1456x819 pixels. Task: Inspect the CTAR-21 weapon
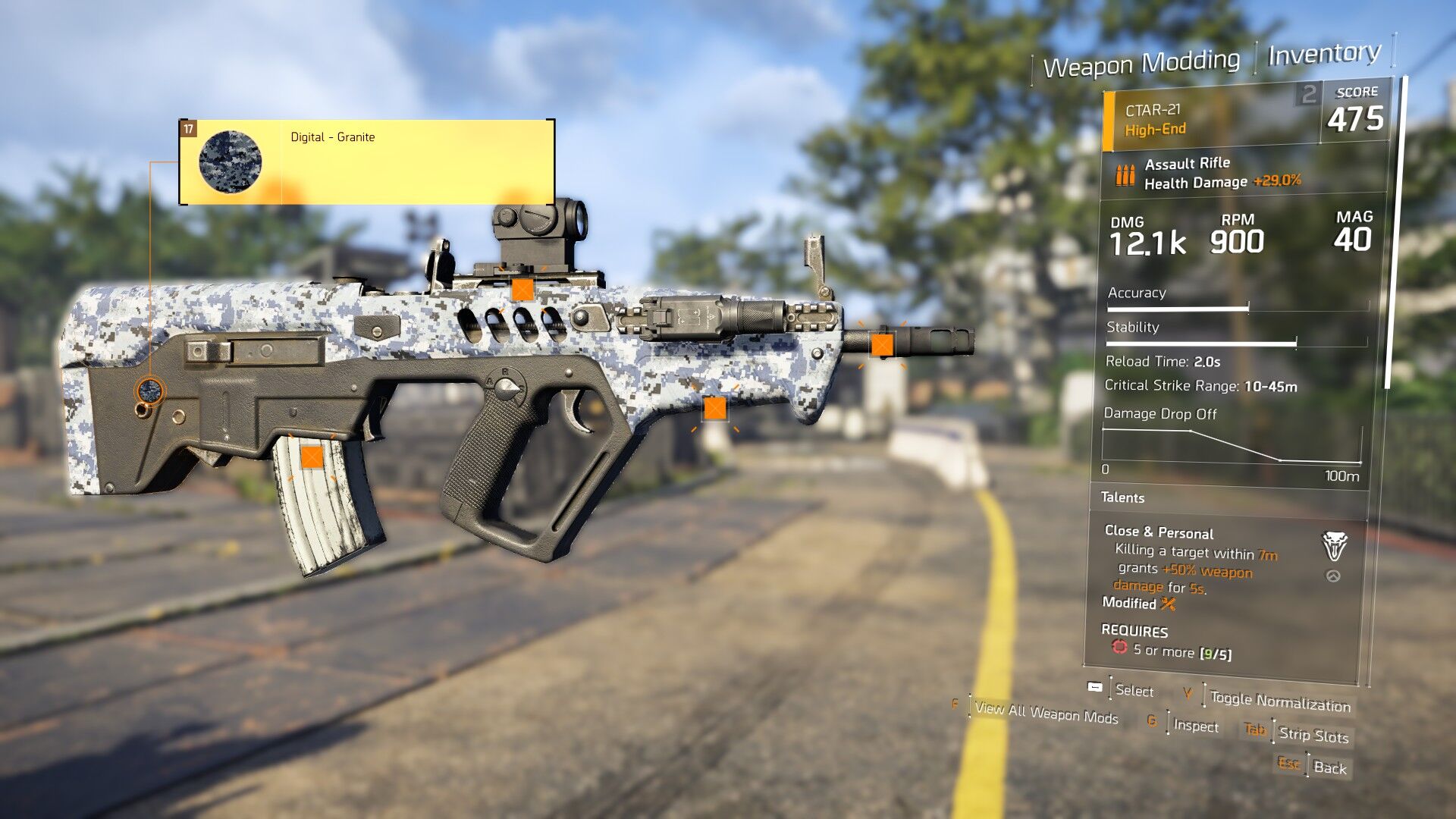tap(1195, 726)
